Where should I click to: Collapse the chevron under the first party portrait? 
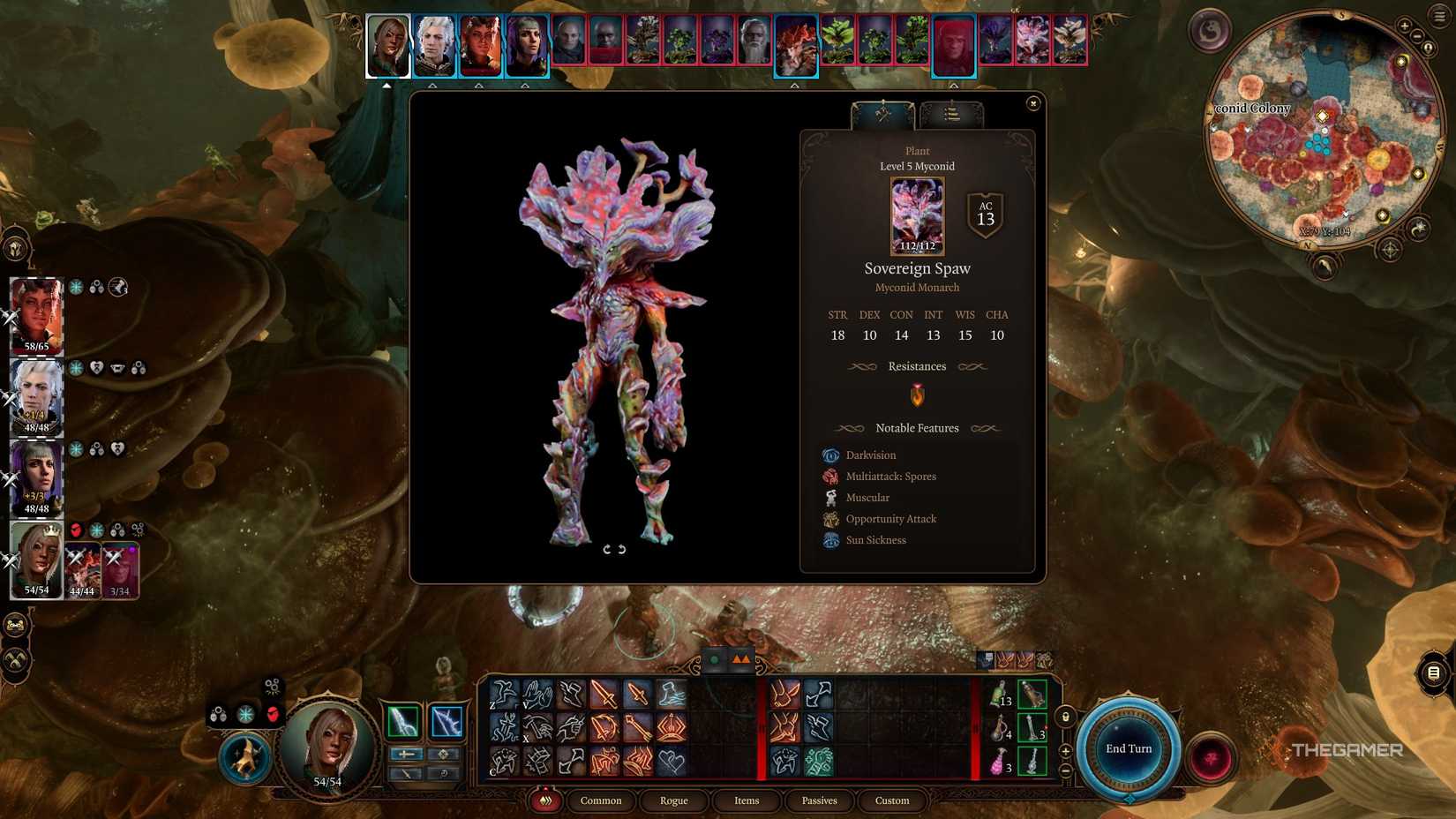point(387,86)
